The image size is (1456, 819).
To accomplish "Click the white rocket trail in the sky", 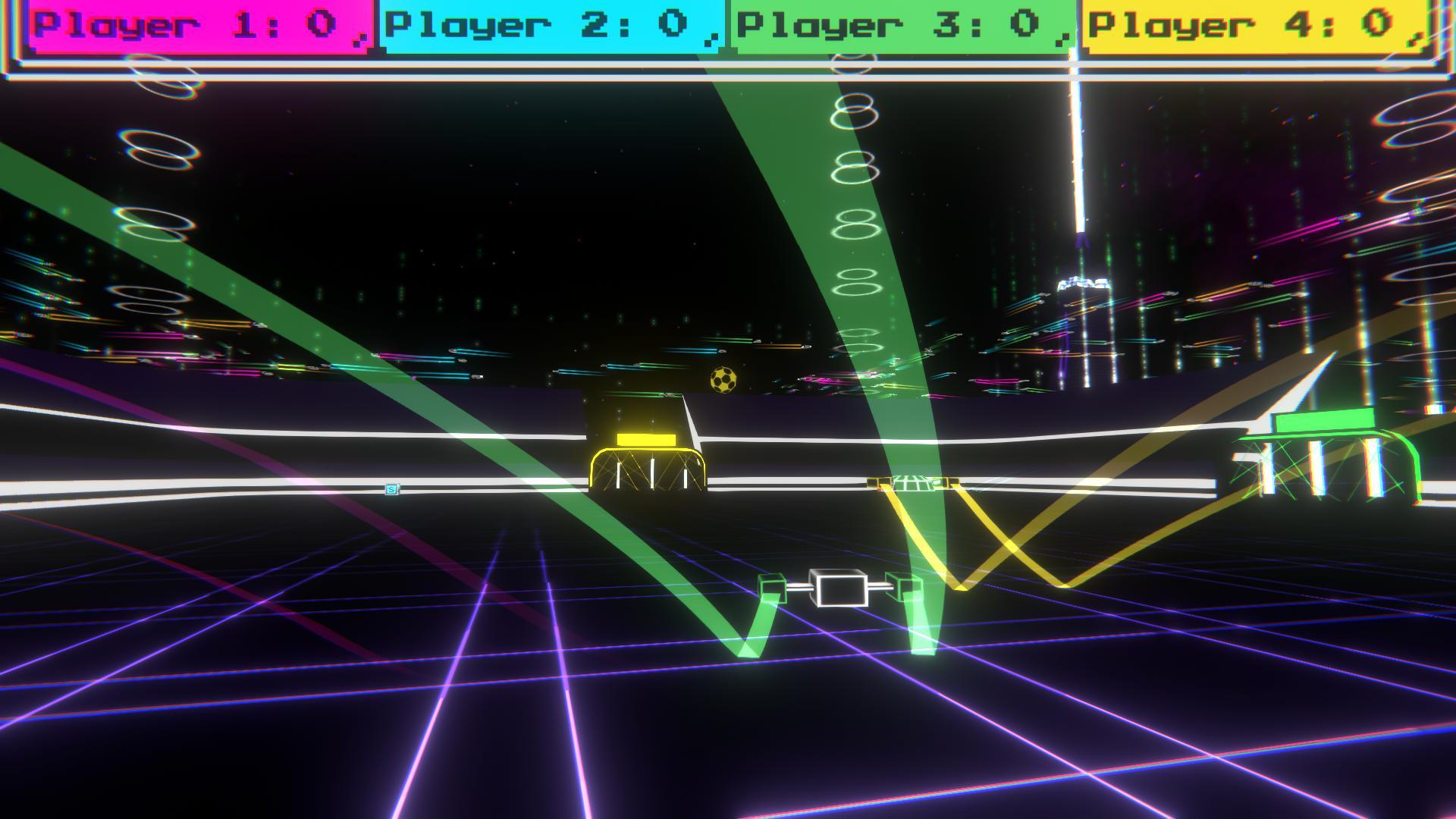I will pyautogui.click(x=1075, y=152).
